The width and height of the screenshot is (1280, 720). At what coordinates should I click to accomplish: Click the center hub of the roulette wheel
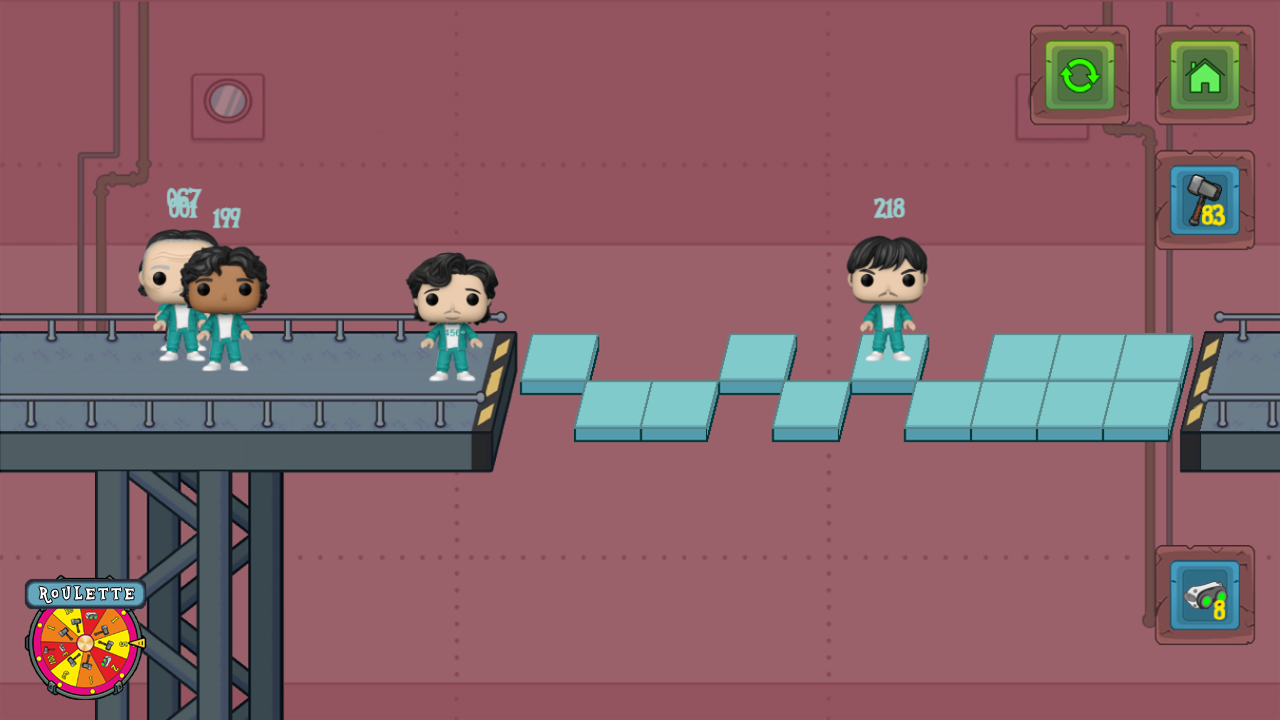[x=85, y=643]
